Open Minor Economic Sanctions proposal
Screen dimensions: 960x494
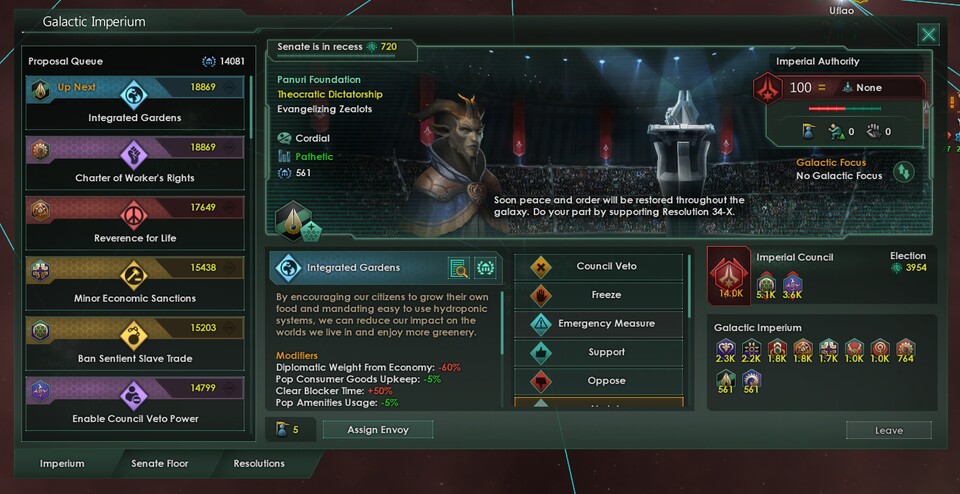pyautogui.click(x=135, y=283)
